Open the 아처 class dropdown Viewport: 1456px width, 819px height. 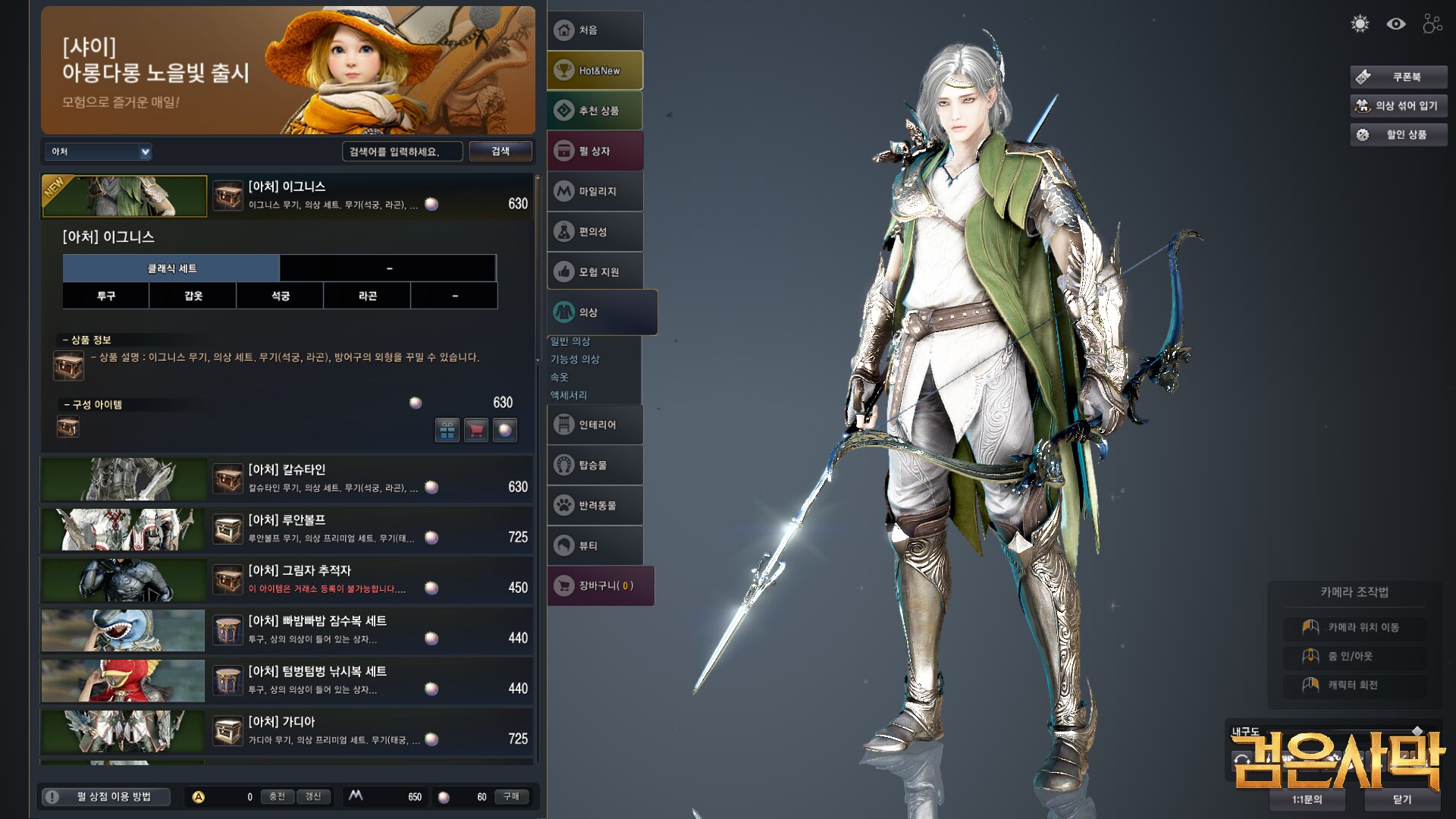(x=99, y=152)
